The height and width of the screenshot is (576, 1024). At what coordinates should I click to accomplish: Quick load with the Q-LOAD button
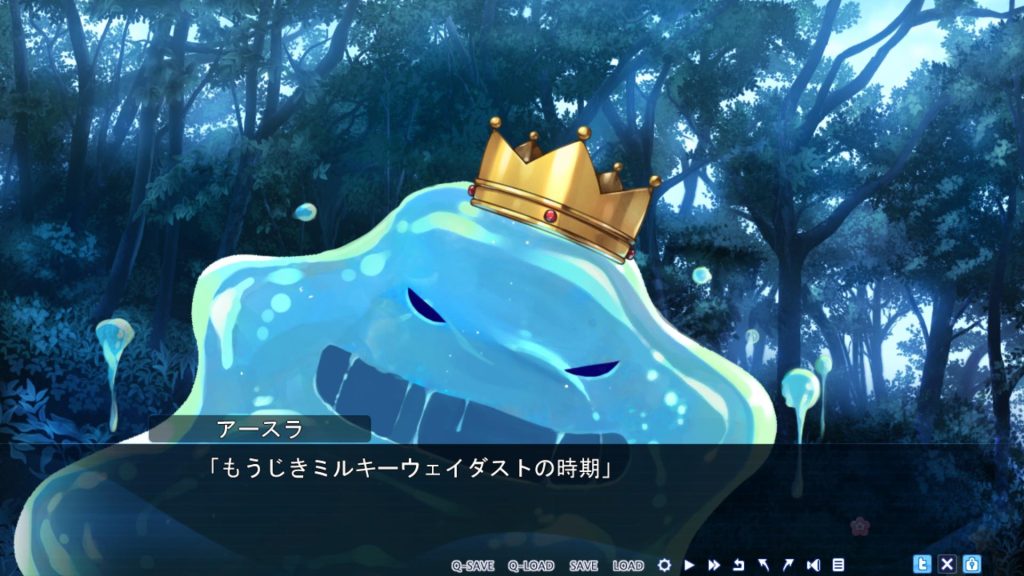[530, 565]
